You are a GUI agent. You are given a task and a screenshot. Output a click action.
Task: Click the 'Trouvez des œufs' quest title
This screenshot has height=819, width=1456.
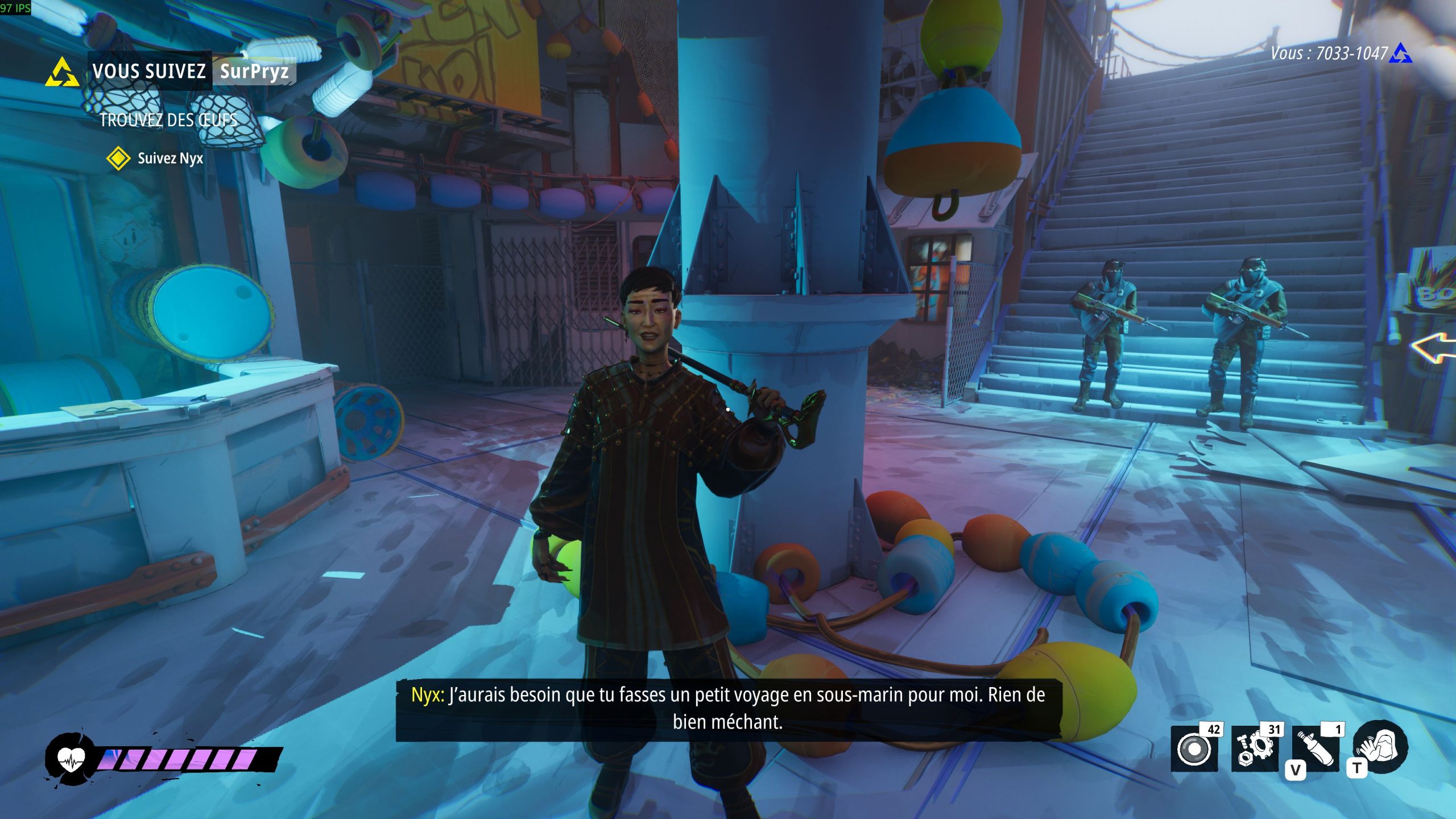(168, 120)
